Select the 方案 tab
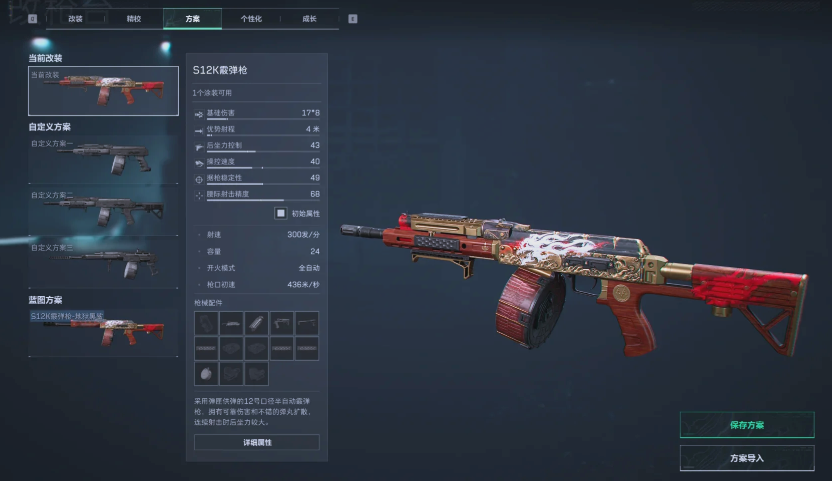Viewport: 832px width, 481px height. pyautogui.click(x=192, y=18)
